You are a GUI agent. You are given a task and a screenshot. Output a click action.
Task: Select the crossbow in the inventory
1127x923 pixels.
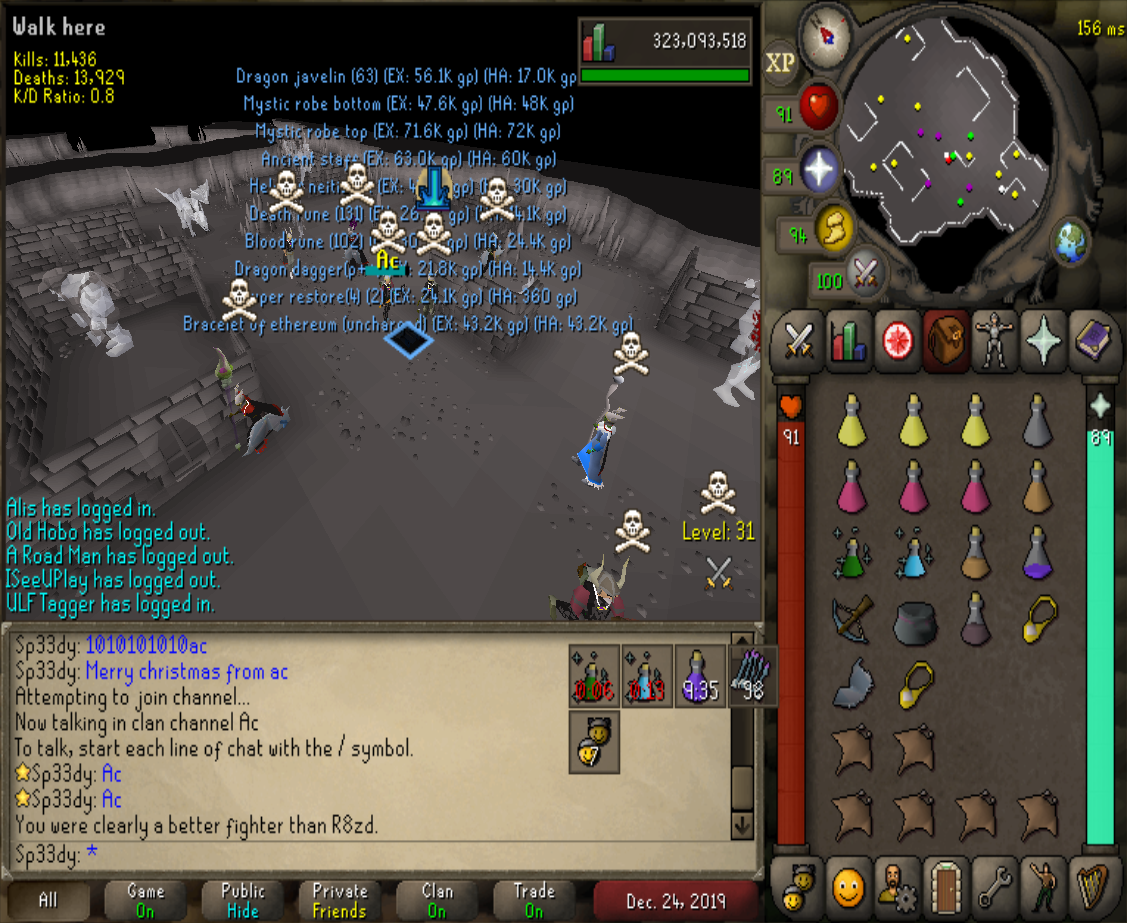coord(851,620)
